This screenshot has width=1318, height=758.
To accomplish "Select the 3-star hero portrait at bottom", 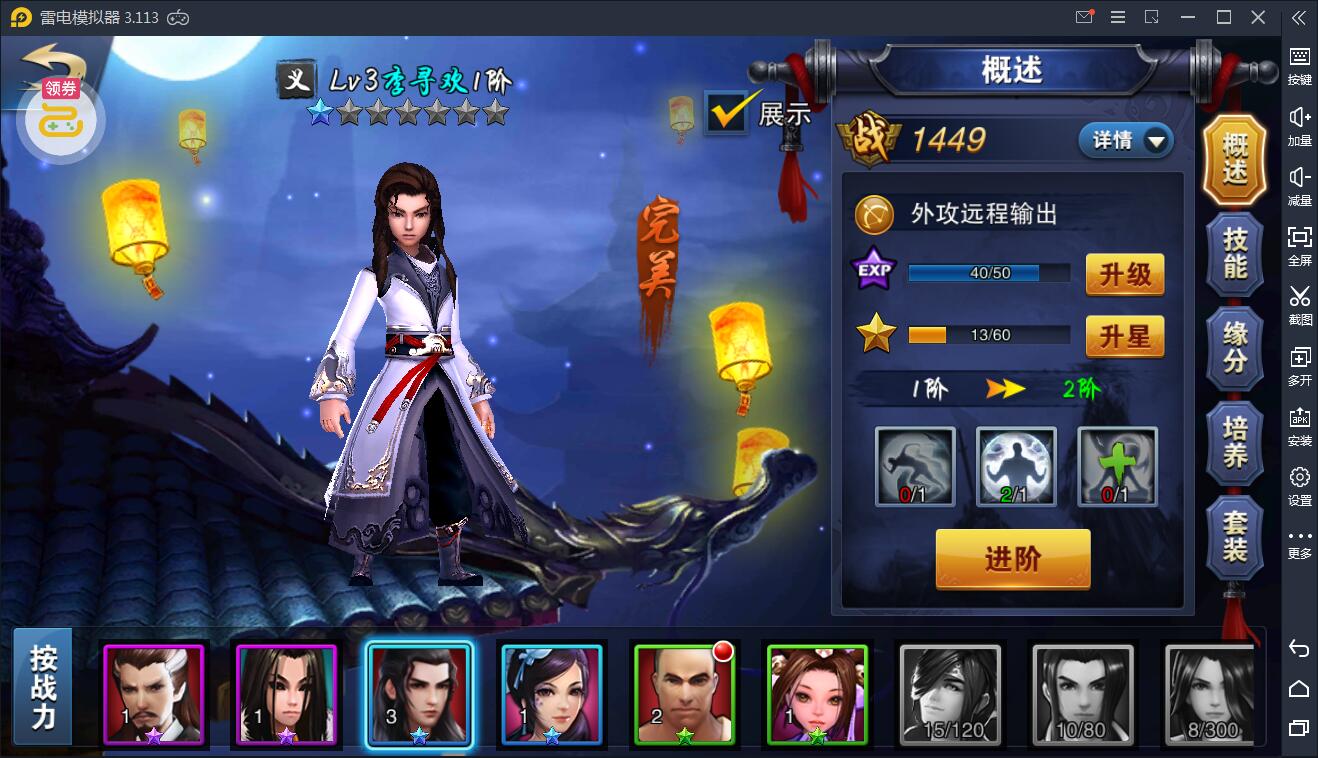I will [x=419, y=694].
